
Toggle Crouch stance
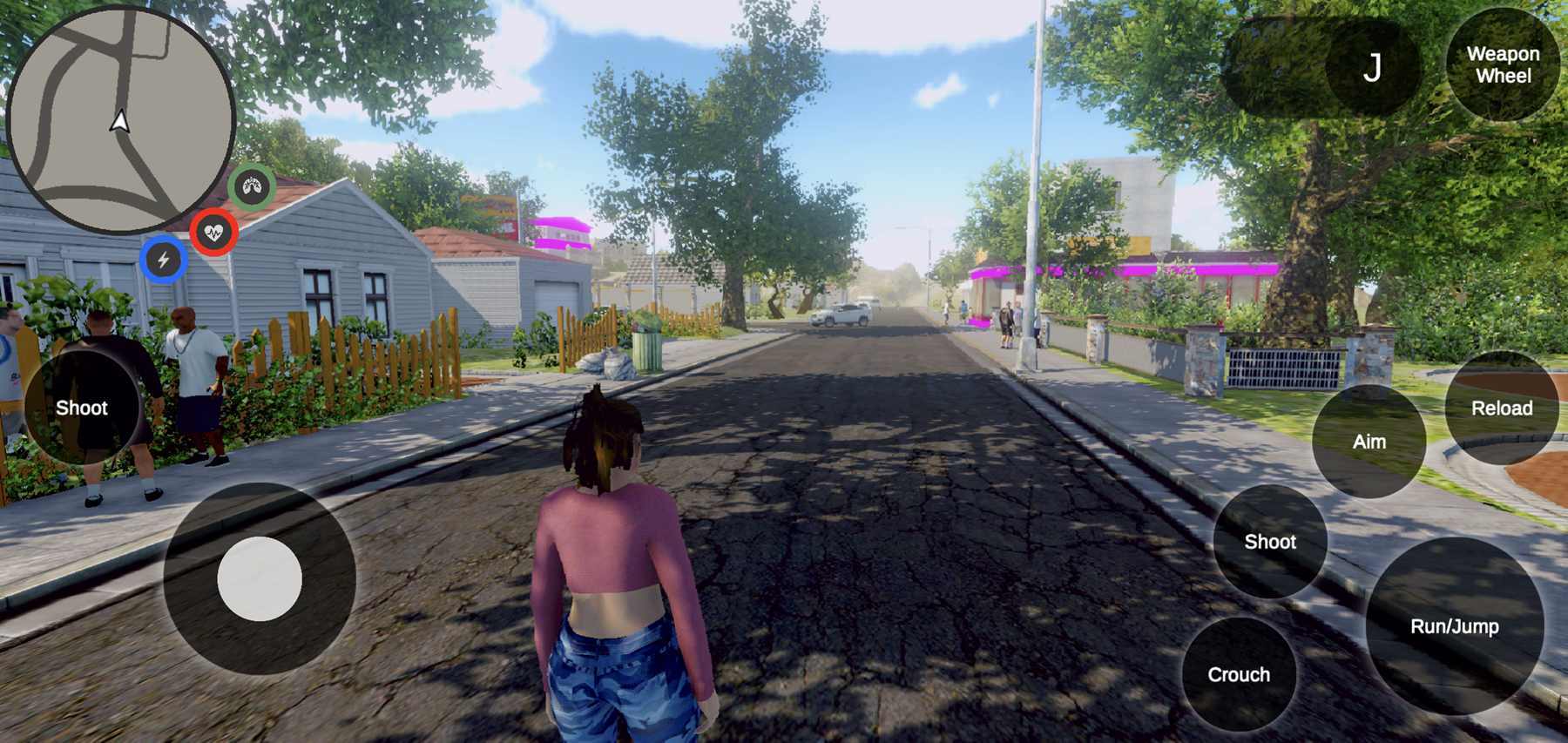[x=1240, y=674]
